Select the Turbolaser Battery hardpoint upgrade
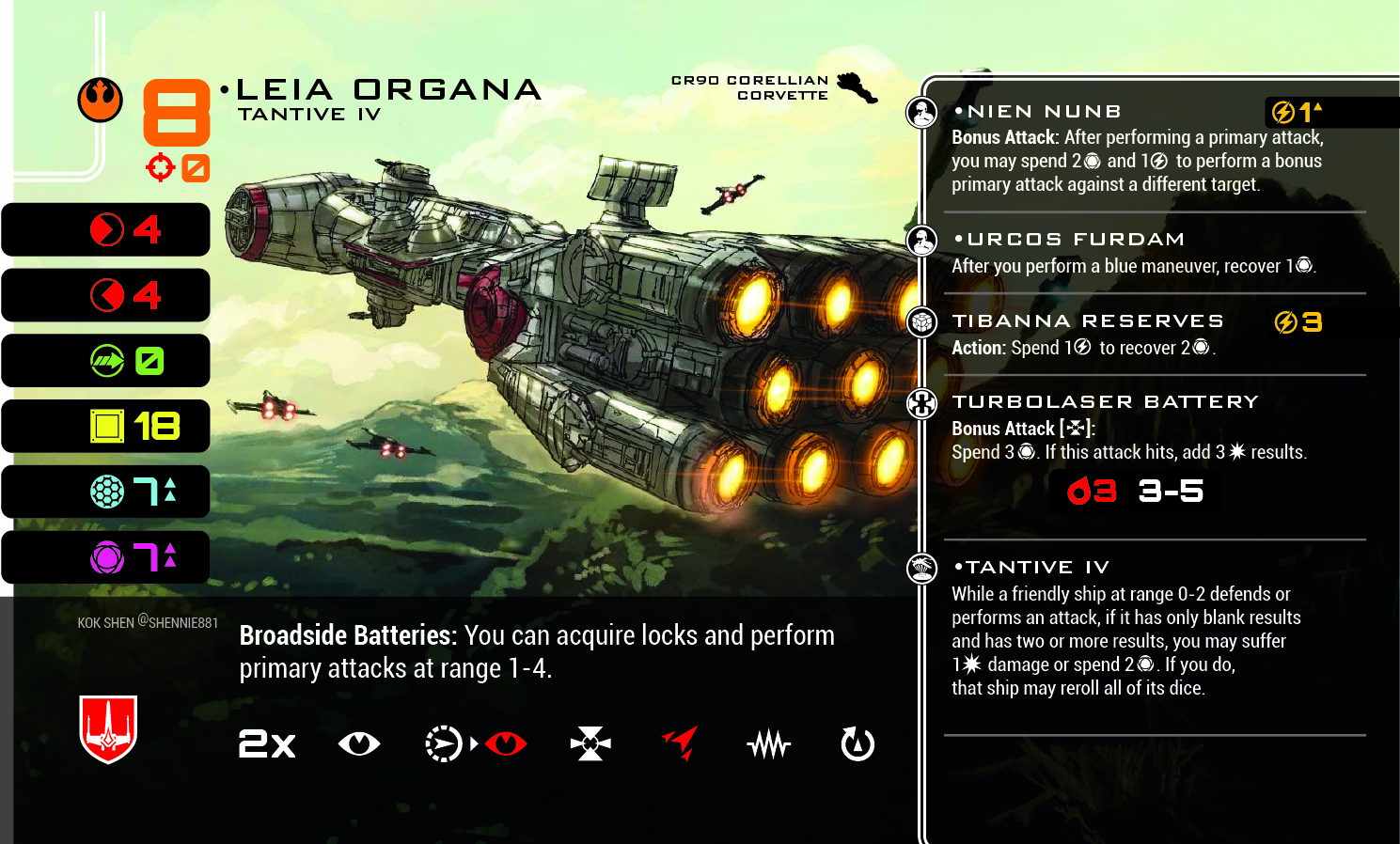Screen dimensions: 1400x844 (1105, 402)
